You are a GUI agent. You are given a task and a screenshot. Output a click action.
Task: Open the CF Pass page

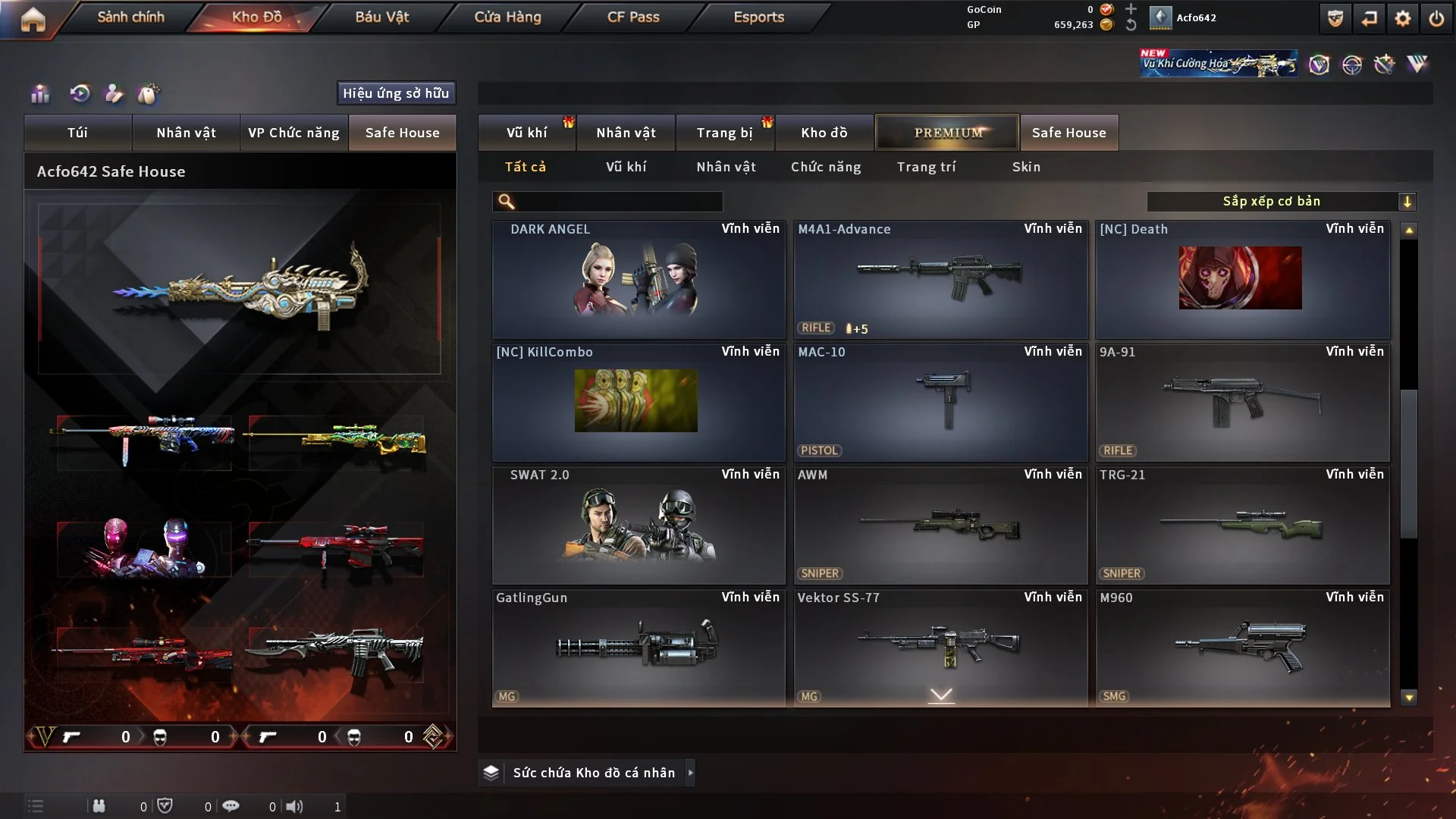633,17
